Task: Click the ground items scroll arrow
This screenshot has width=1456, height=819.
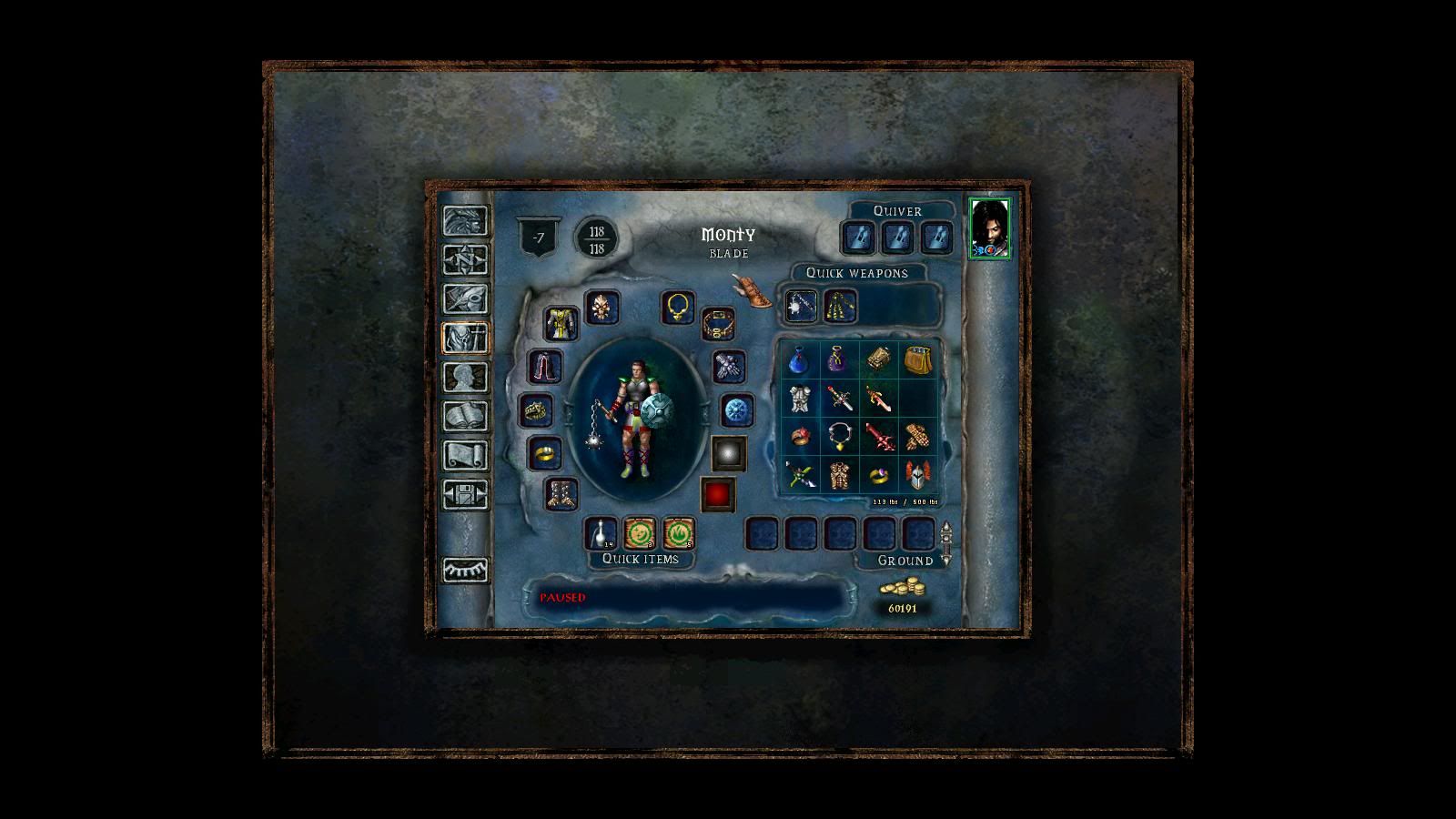Action: pyautogui.click(x=946, y=544)
